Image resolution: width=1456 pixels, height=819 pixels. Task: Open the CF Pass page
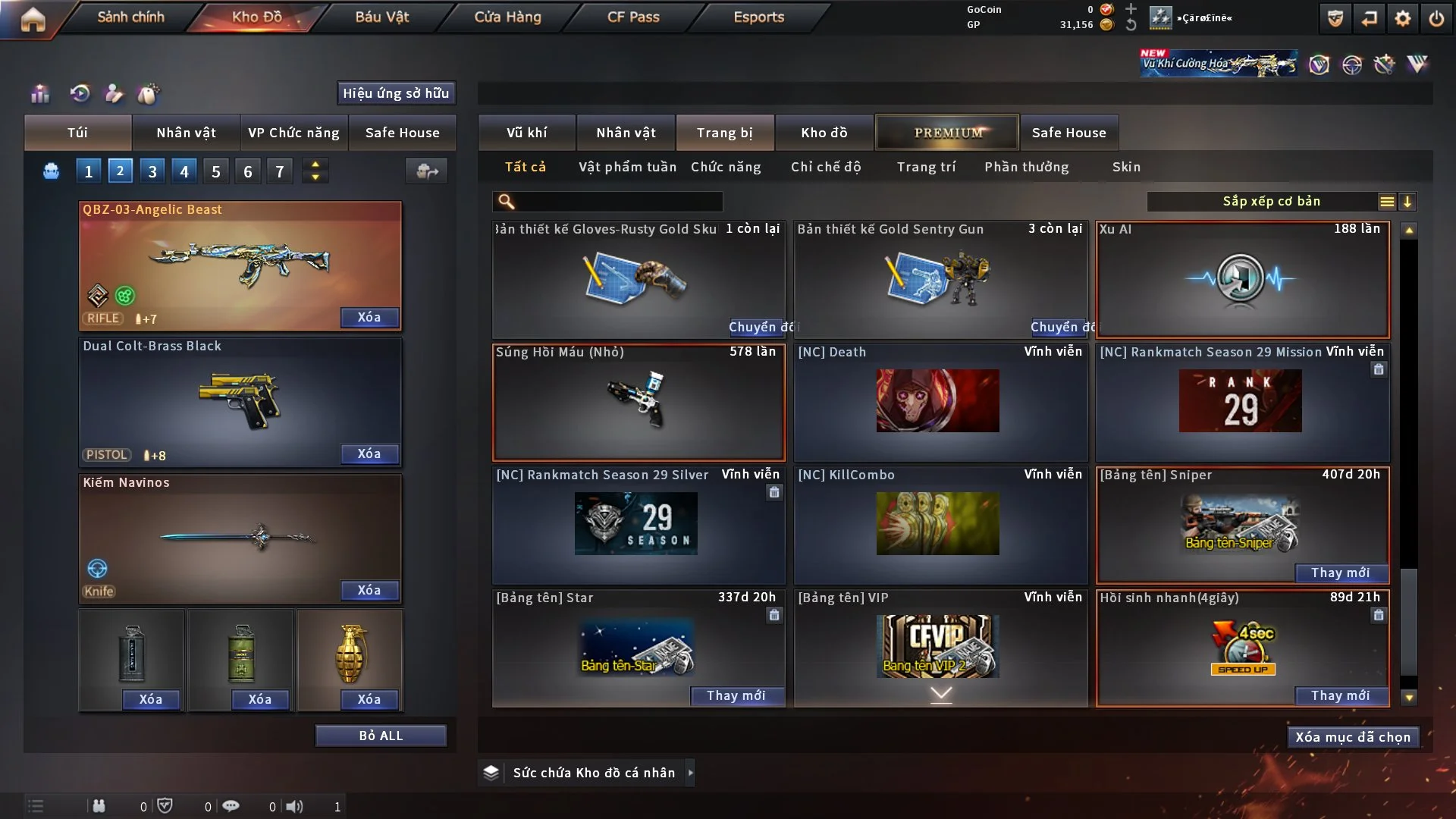(x=633, y=17)
